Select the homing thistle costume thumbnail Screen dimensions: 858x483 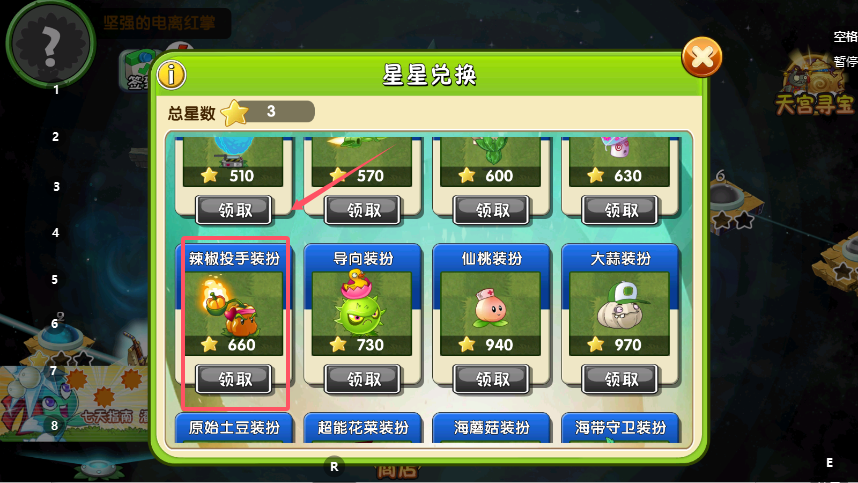point(363,304)
